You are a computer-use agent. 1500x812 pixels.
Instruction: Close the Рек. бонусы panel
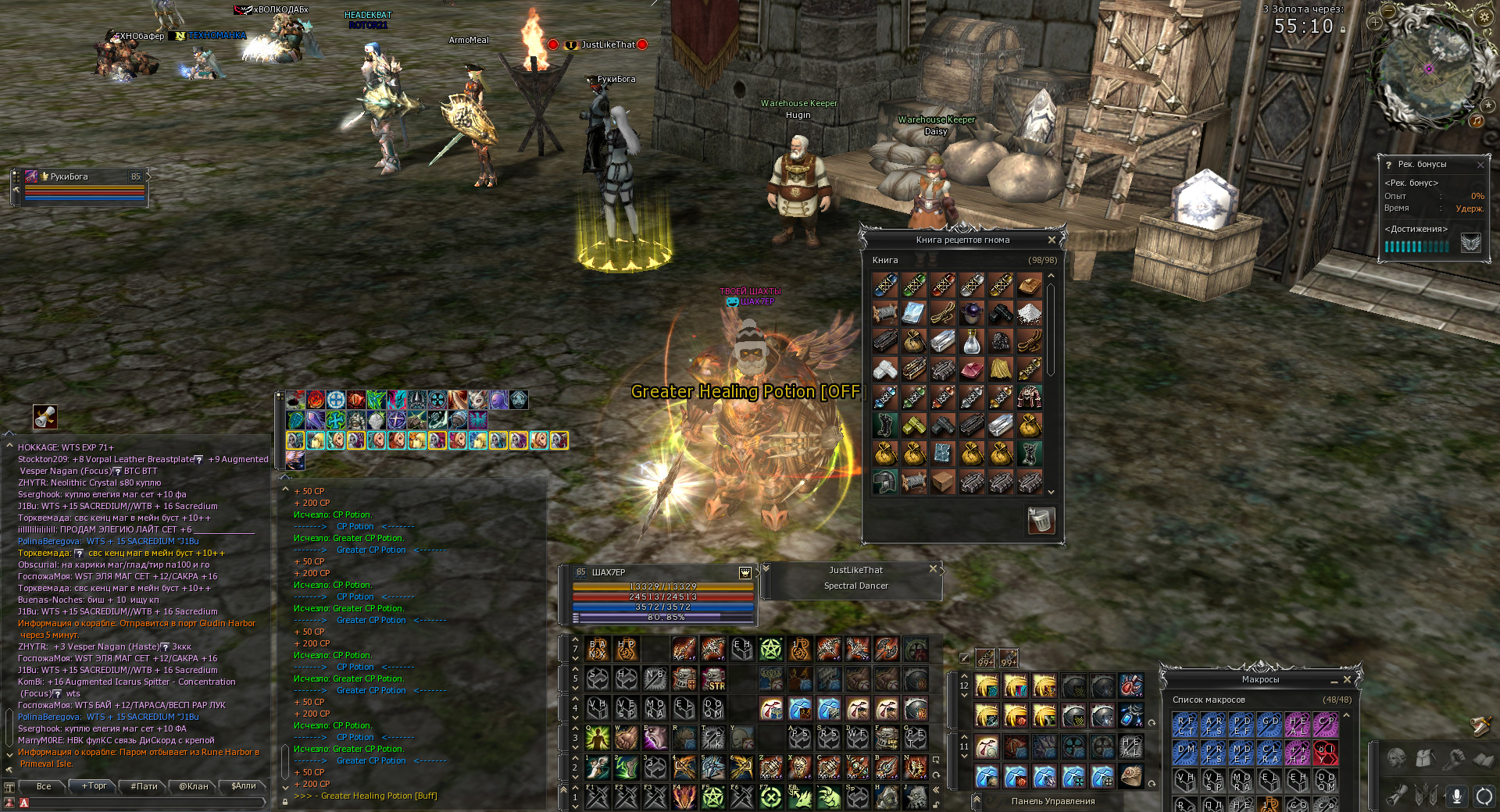(1480, 165)
